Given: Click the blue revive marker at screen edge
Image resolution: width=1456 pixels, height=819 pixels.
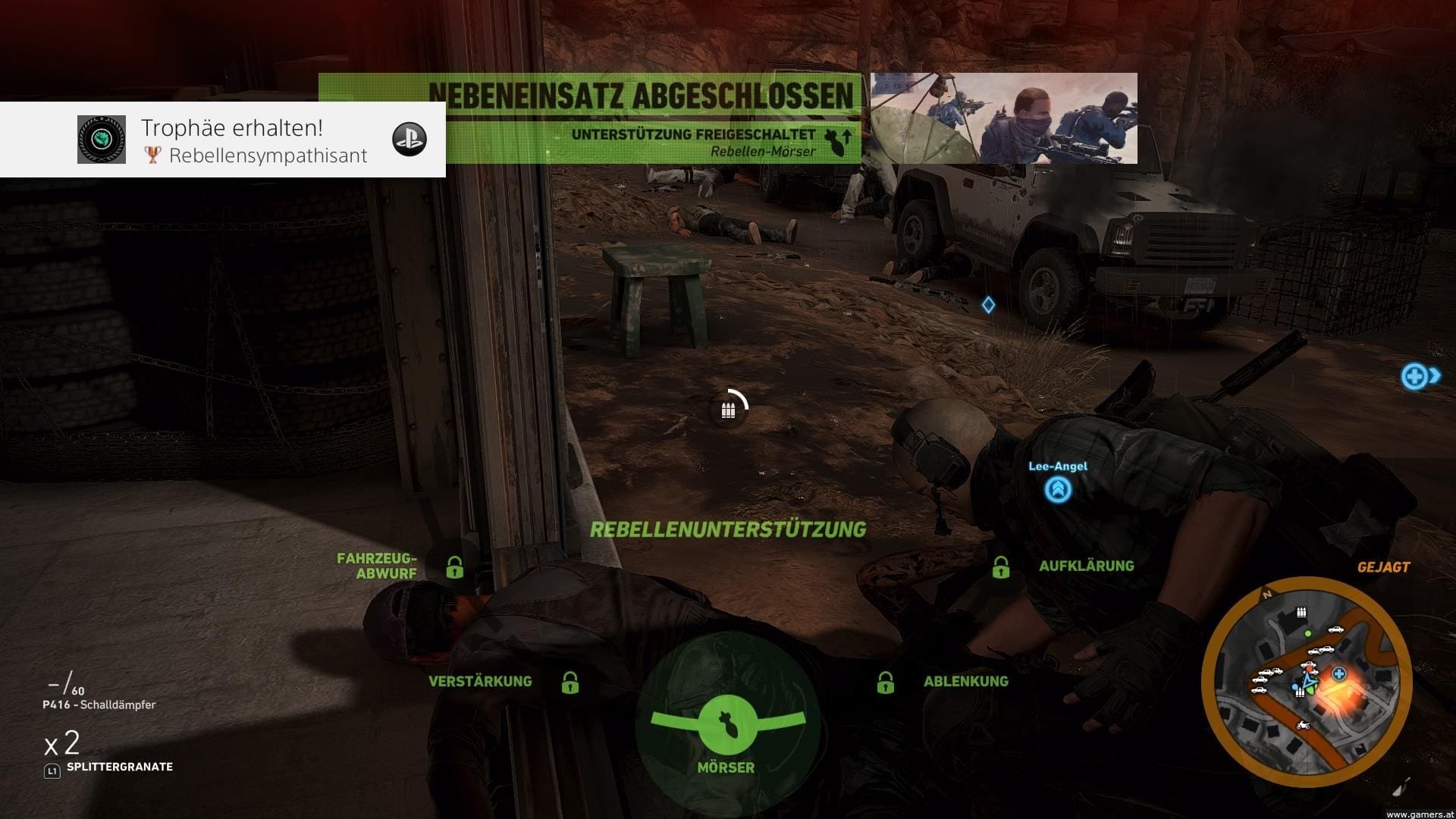Looking at the screenshot, I should pyautogui.click(x=1417, y=376).
